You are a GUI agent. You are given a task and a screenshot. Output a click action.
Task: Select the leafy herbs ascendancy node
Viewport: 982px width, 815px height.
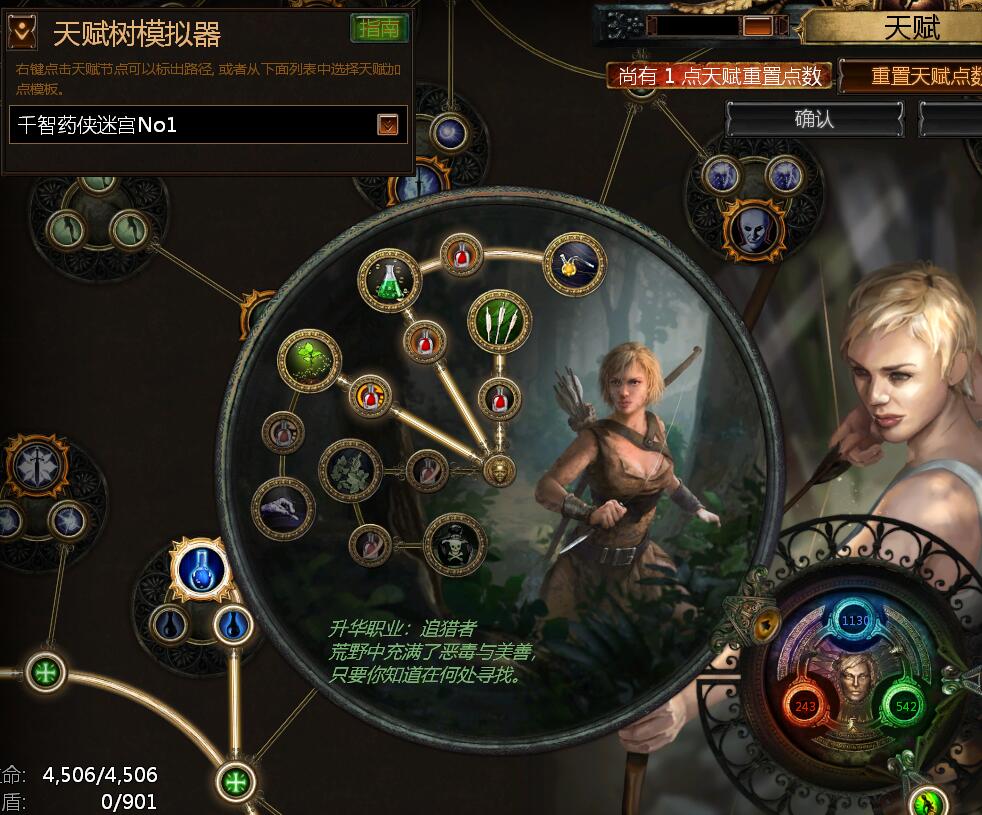(349, 469)
